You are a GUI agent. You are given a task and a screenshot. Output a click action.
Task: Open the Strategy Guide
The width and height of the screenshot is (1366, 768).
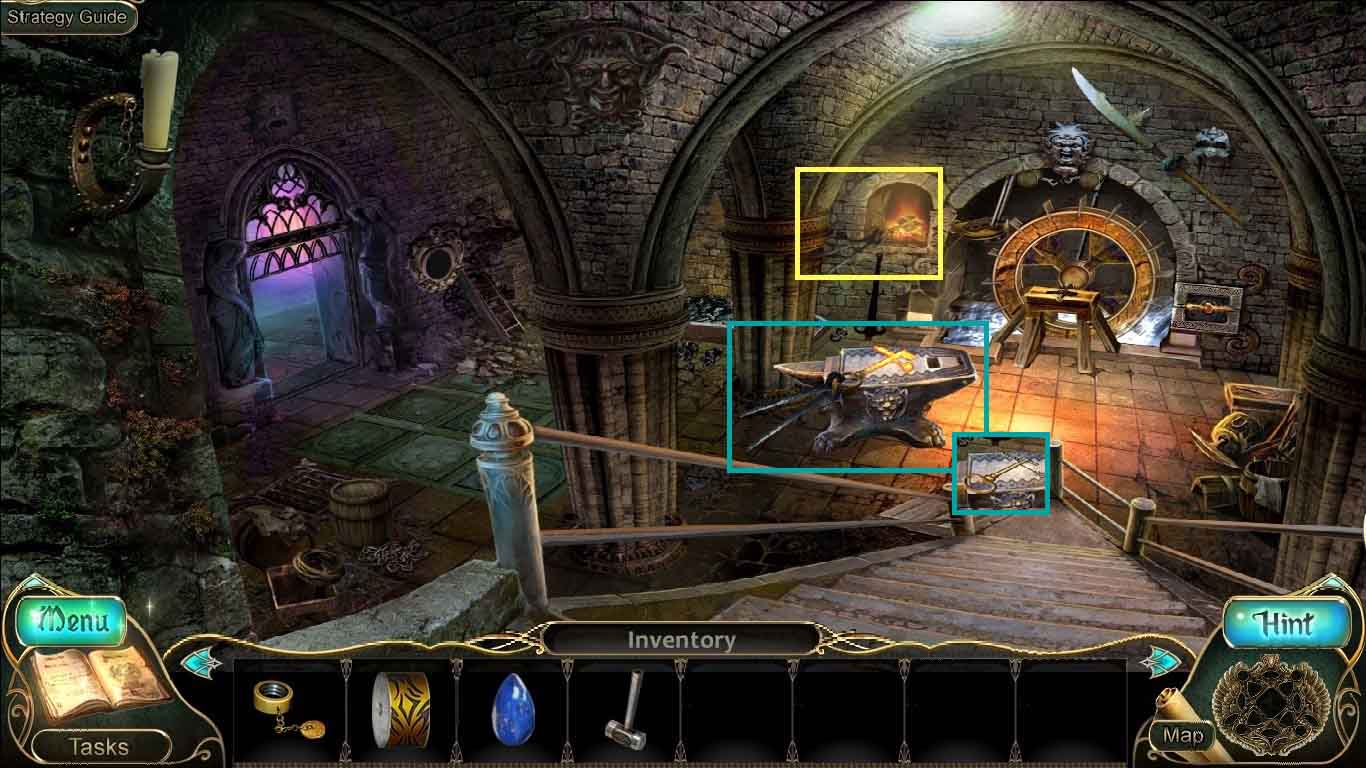coord(67,17)
